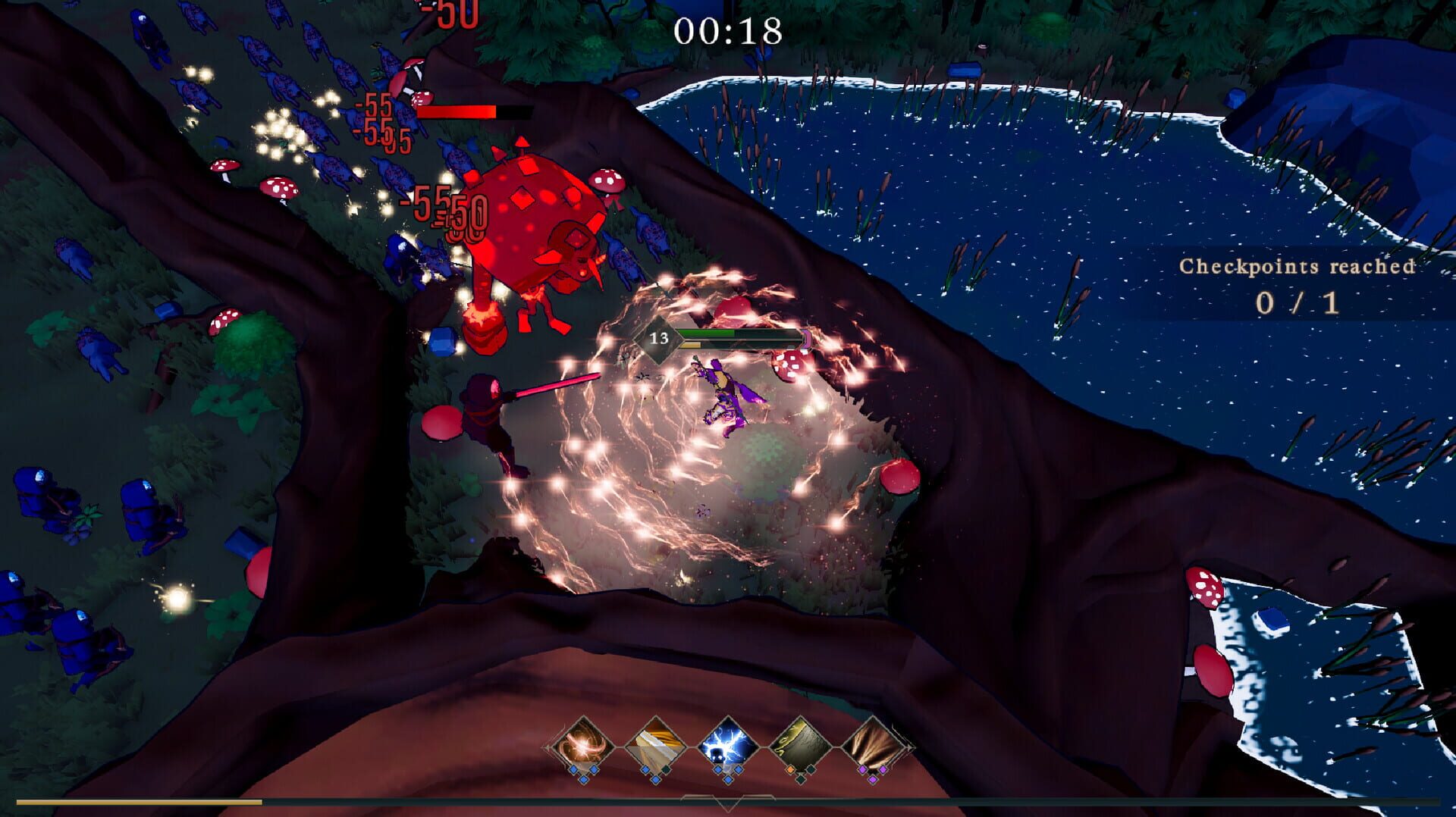Click the 00:18 match timer
Image resolution: width=1456 pixels, height=817 pixels.
coord(728,30)
